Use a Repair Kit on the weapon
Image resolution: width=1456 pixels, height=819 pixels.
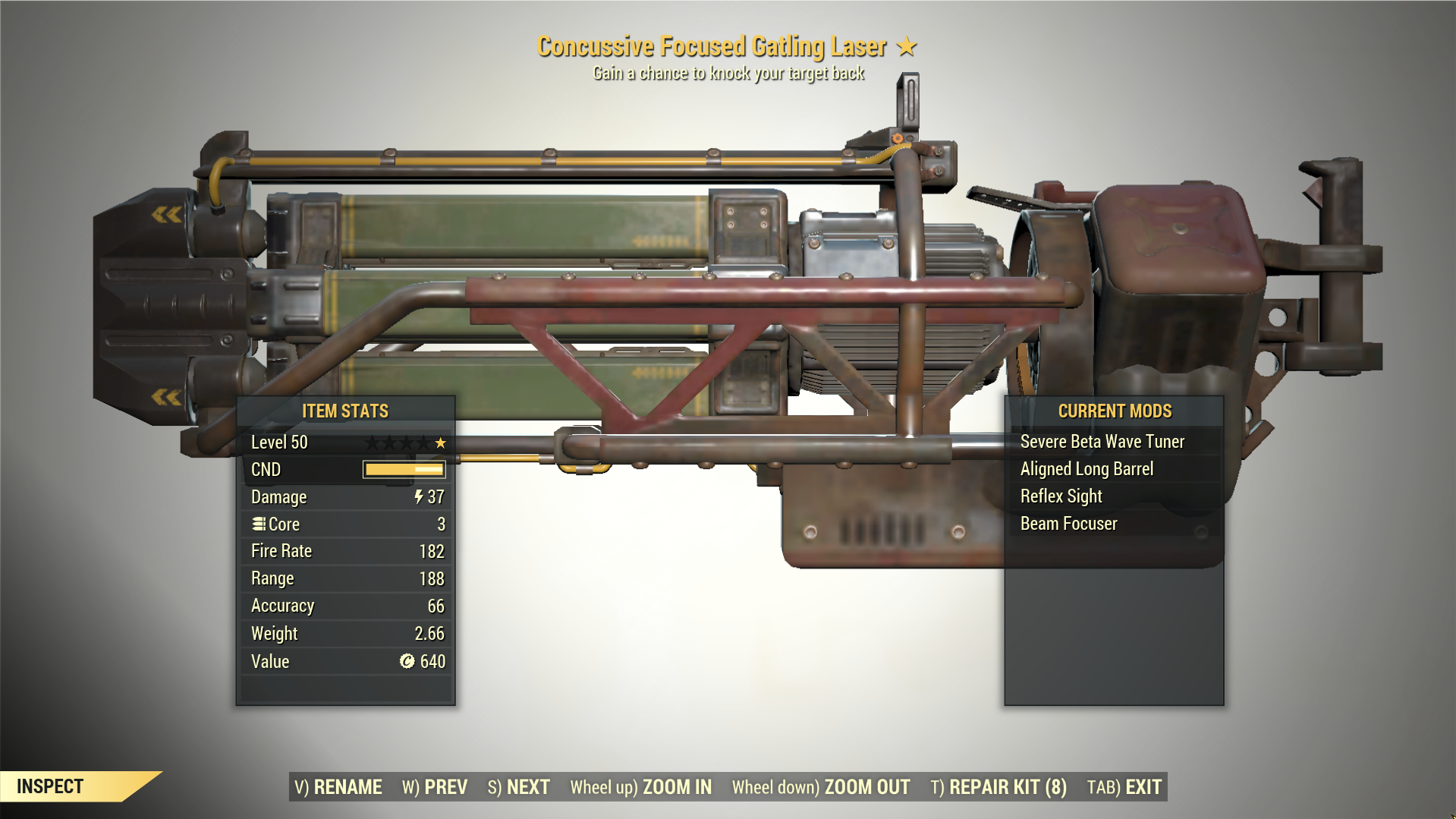[x=998, y=787]
